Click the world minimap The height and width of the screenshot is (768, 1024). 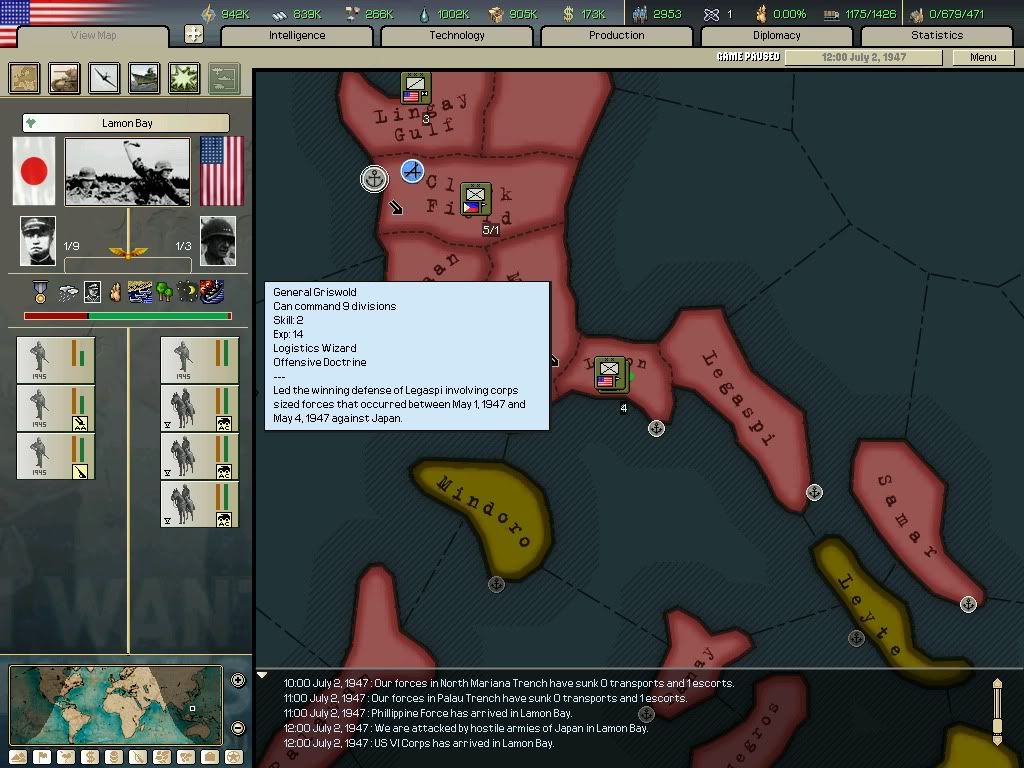tap(116, 704)
